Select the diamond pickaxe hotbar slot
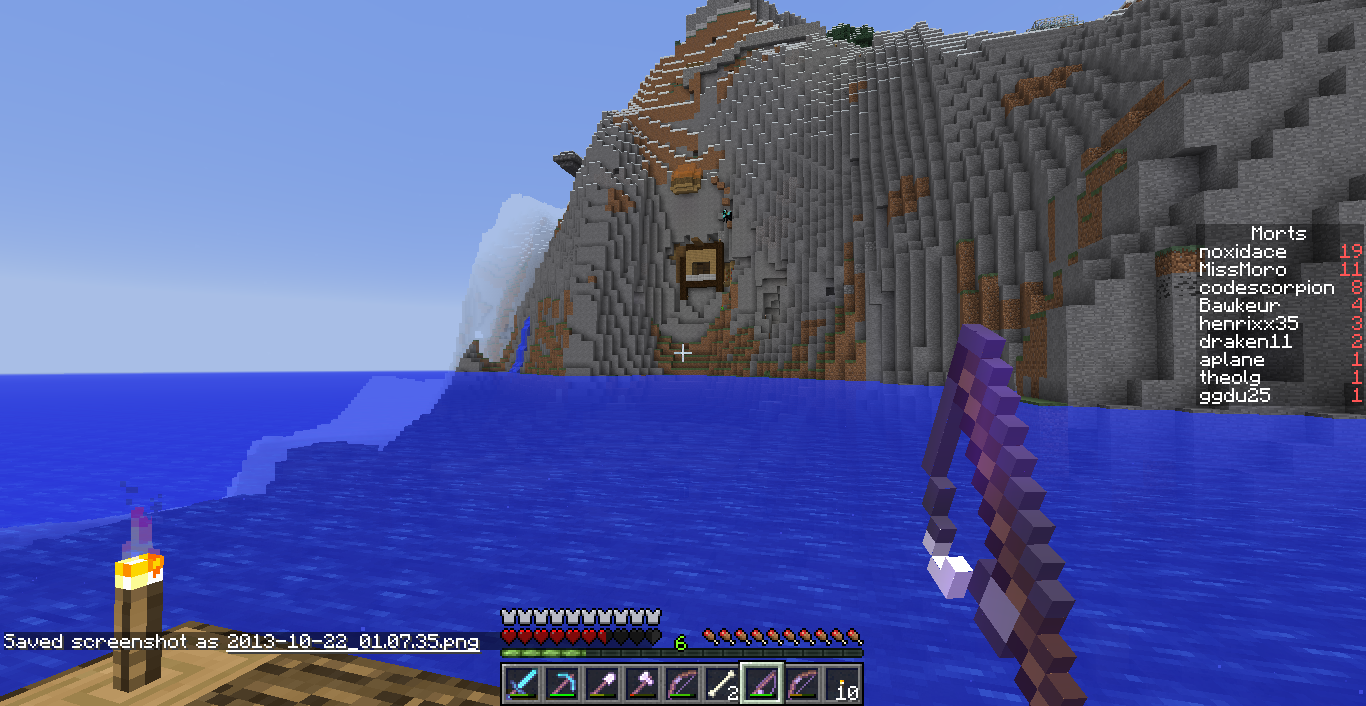Image resolution: width=1366 pixels, height=706 pixels. coord(562,685)
